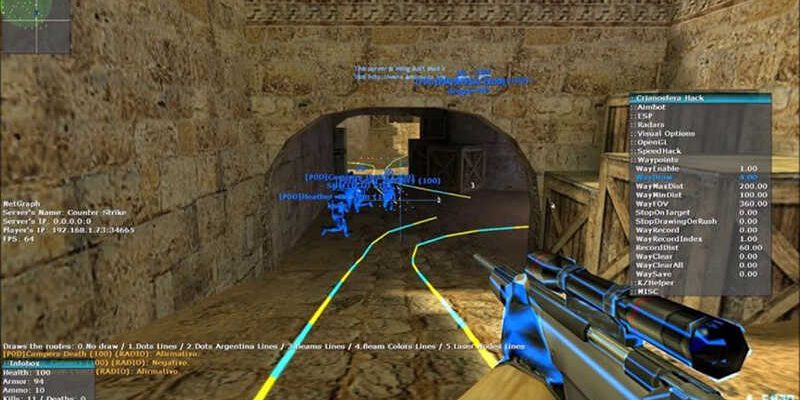This screenshot has width=800, height=400.
Task: Activate the WaySave option
Action: pyautogui.click(x=654, y=274)
